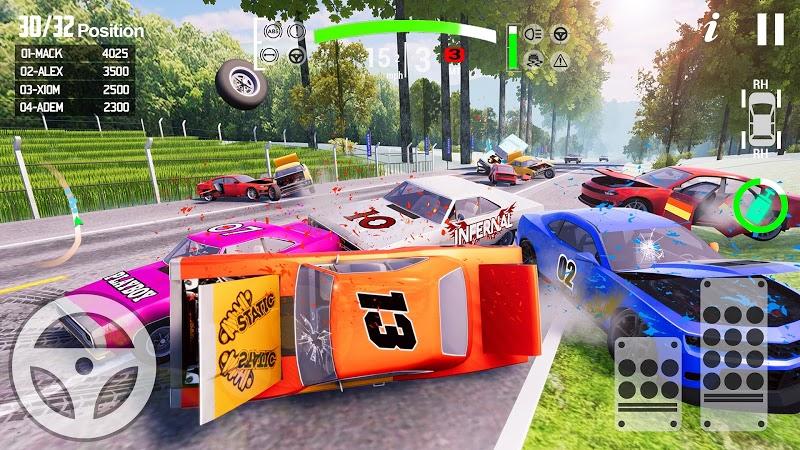Activate the green nitro boost button

pos(759,206)
